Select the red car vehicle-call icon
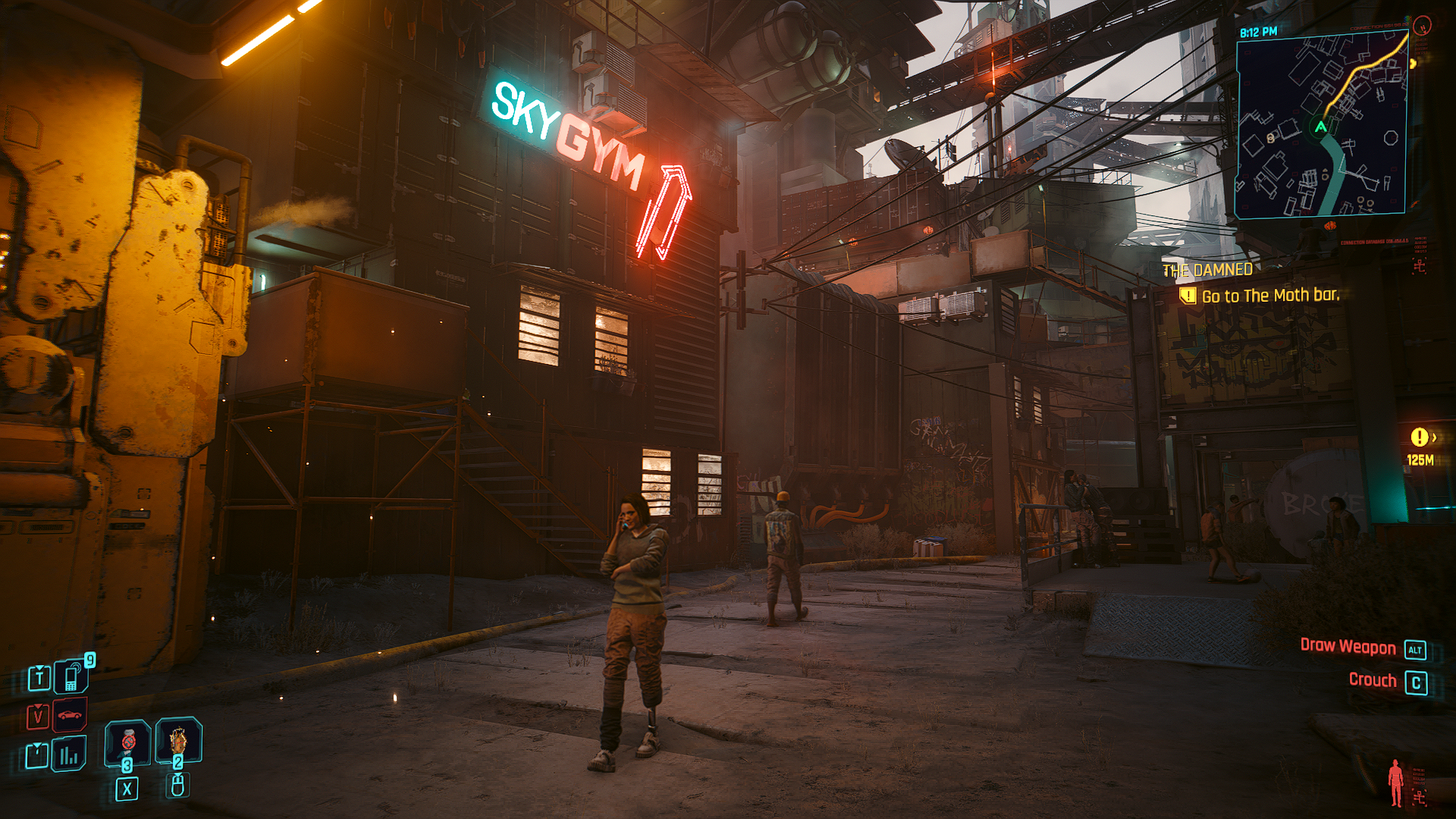This screenshot has width=1456, height=819. [70, 714]
